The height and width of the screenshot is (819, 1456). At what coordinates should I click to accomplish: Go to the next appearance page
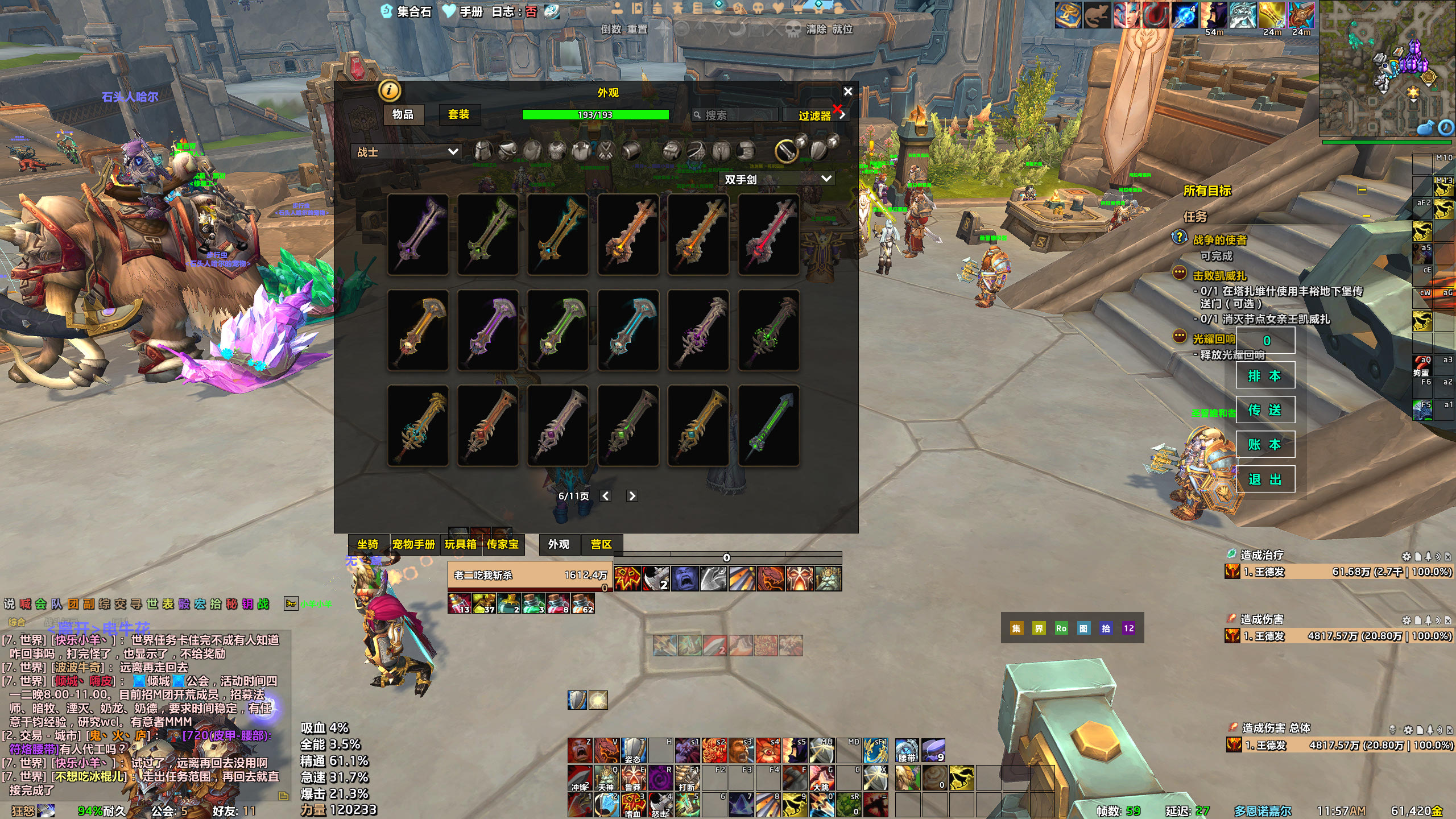click(x=631, y=496)
